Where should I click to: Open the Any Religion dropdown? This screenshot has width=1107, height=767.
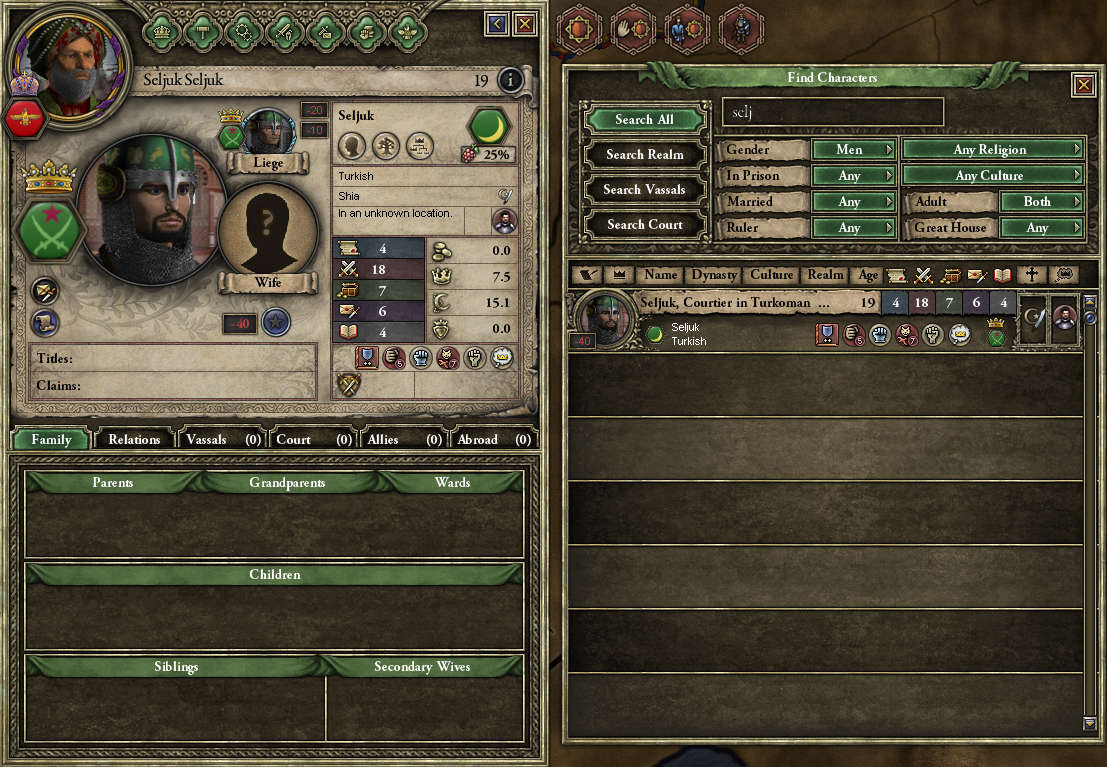coord(992,150)
